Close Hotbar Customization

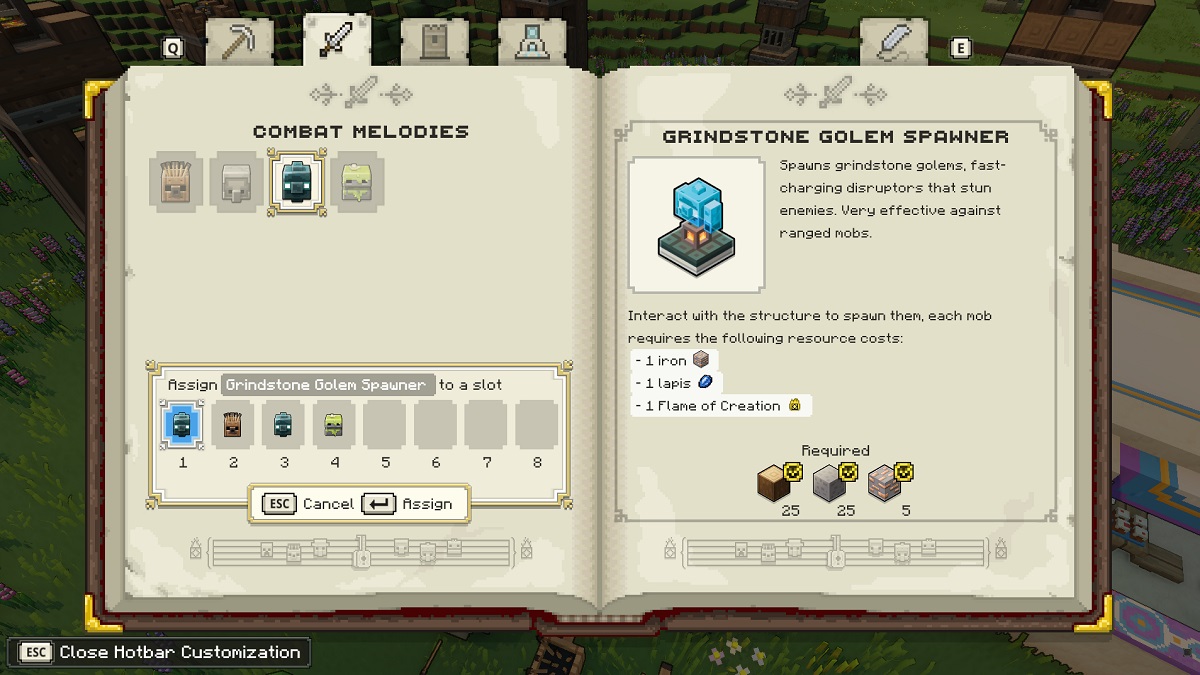click(x=159, y=652)
